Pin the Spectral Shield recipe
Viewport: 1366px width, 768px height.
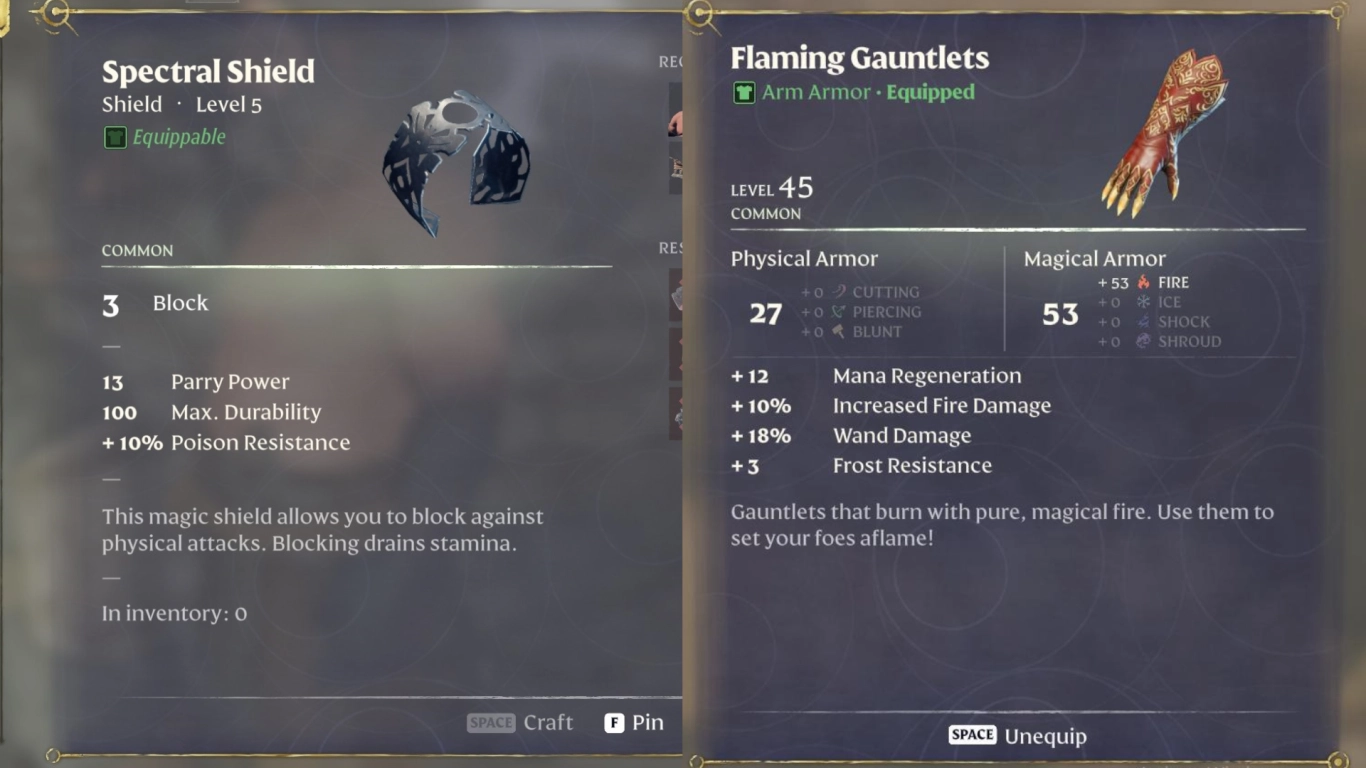[633, 721]
